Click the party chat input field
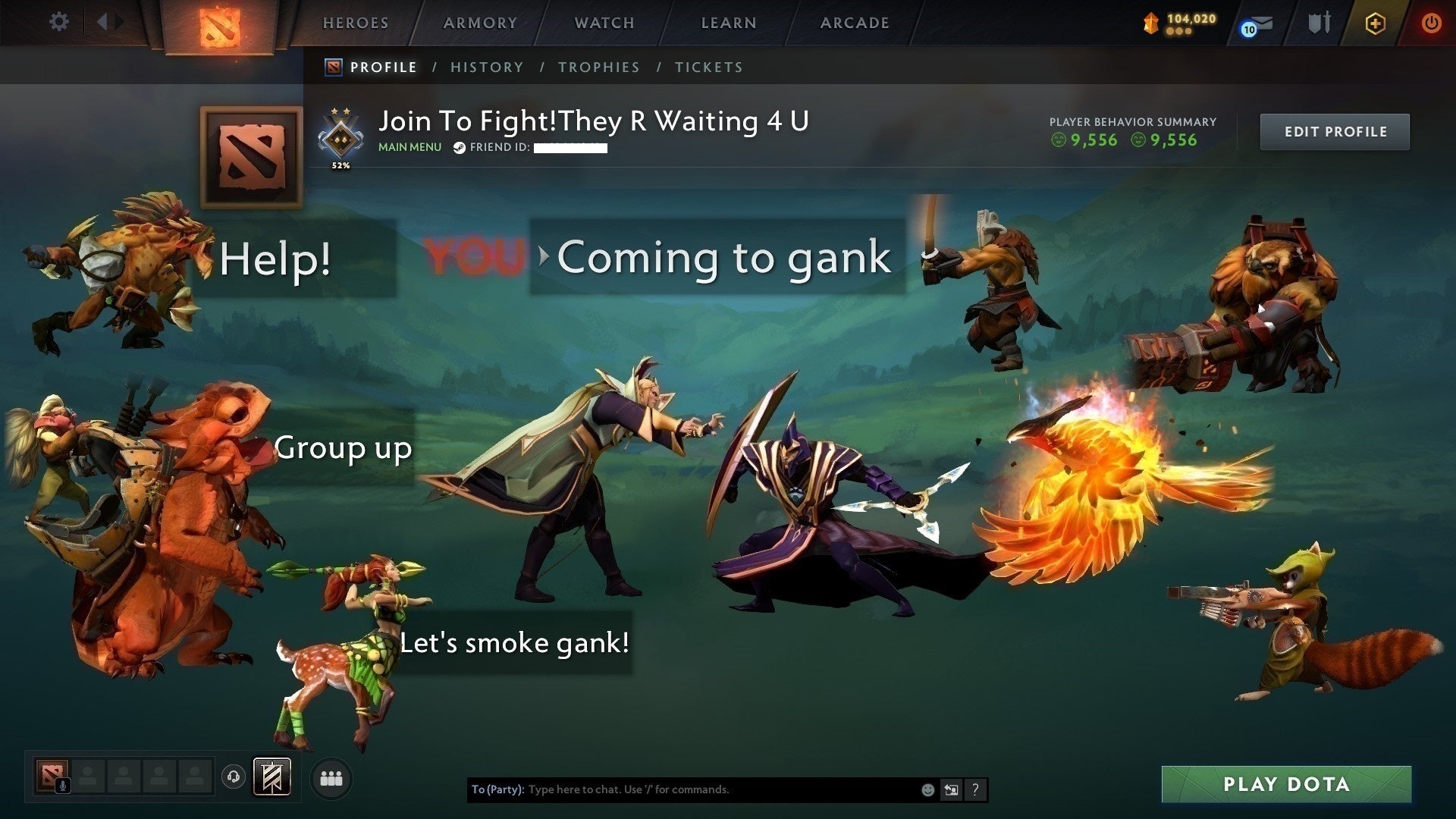 pyautogui.click(x=682, y=789)
